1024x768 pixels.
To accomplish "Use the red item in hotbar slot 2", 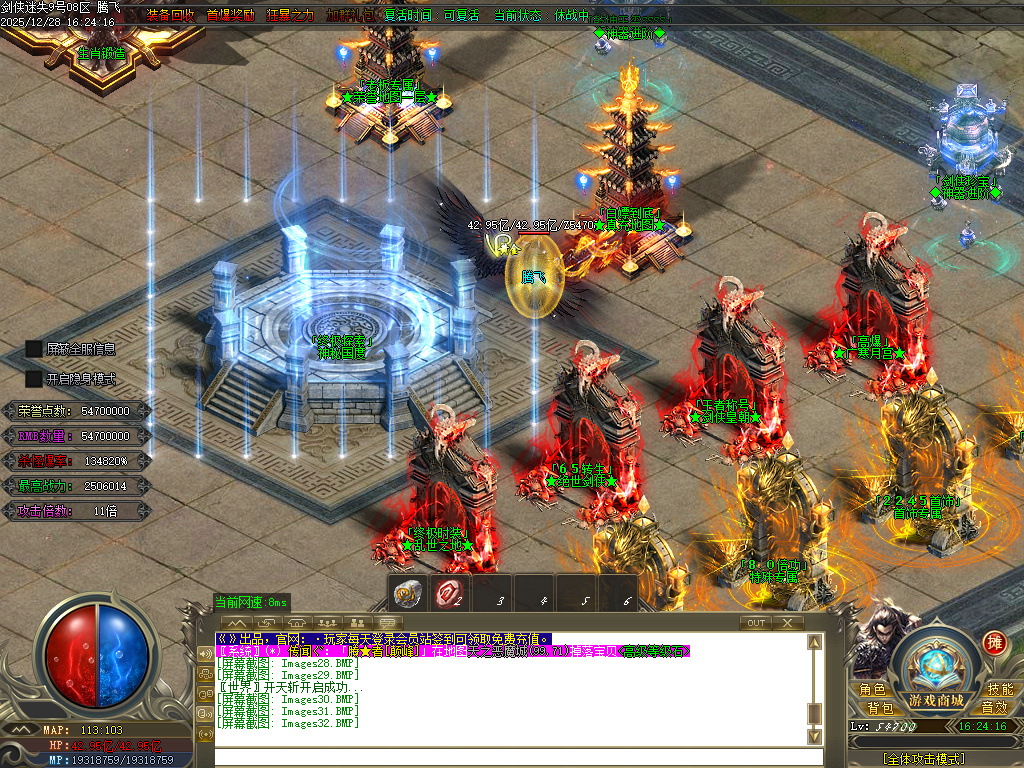I will point(449,592).
